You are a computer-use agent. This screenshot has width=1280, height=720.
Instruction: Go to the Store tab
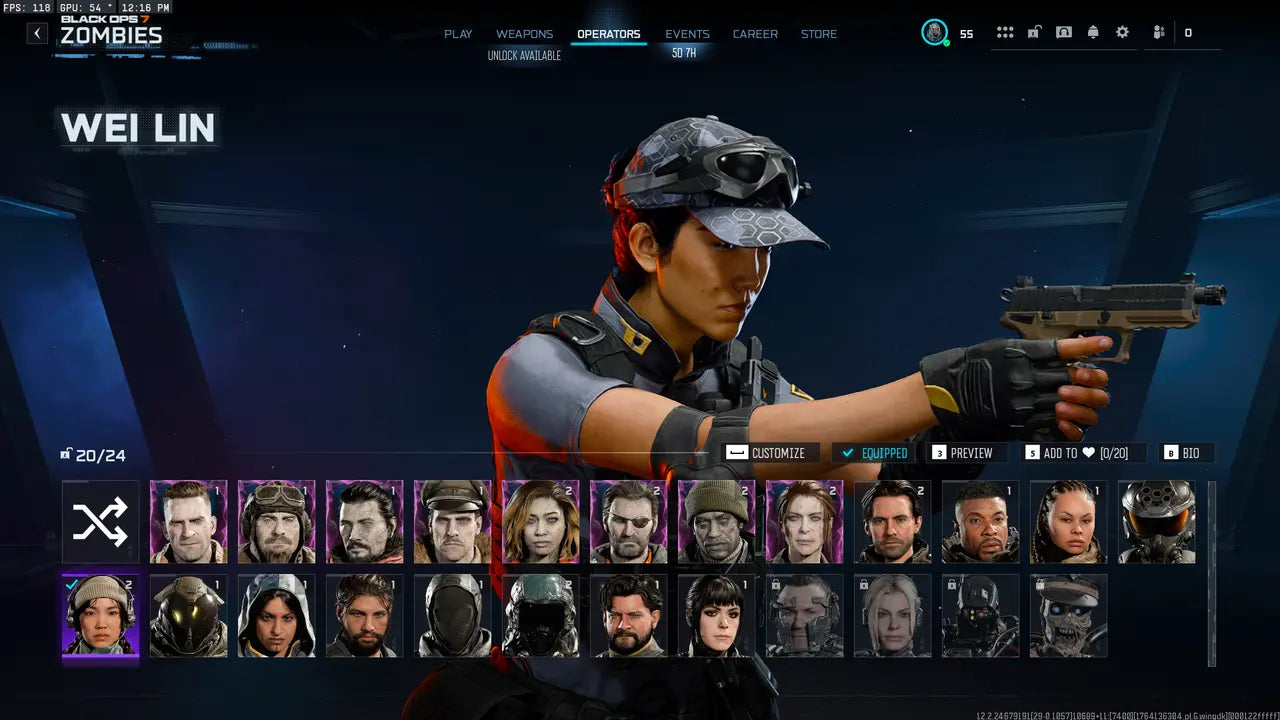(819, 34)
